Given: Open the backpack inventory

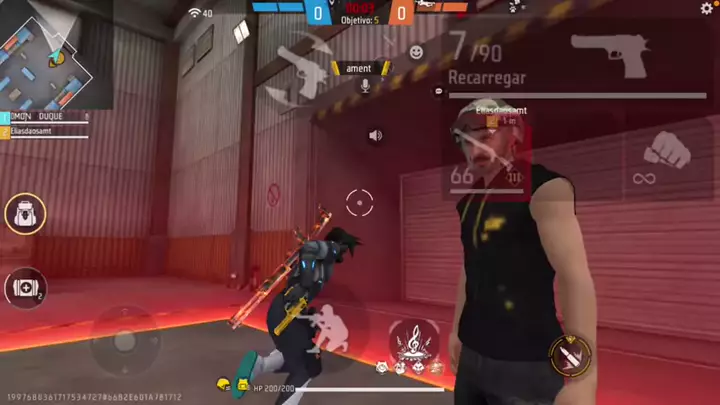Looking at the screenshot, I should (x=24, y=214).
